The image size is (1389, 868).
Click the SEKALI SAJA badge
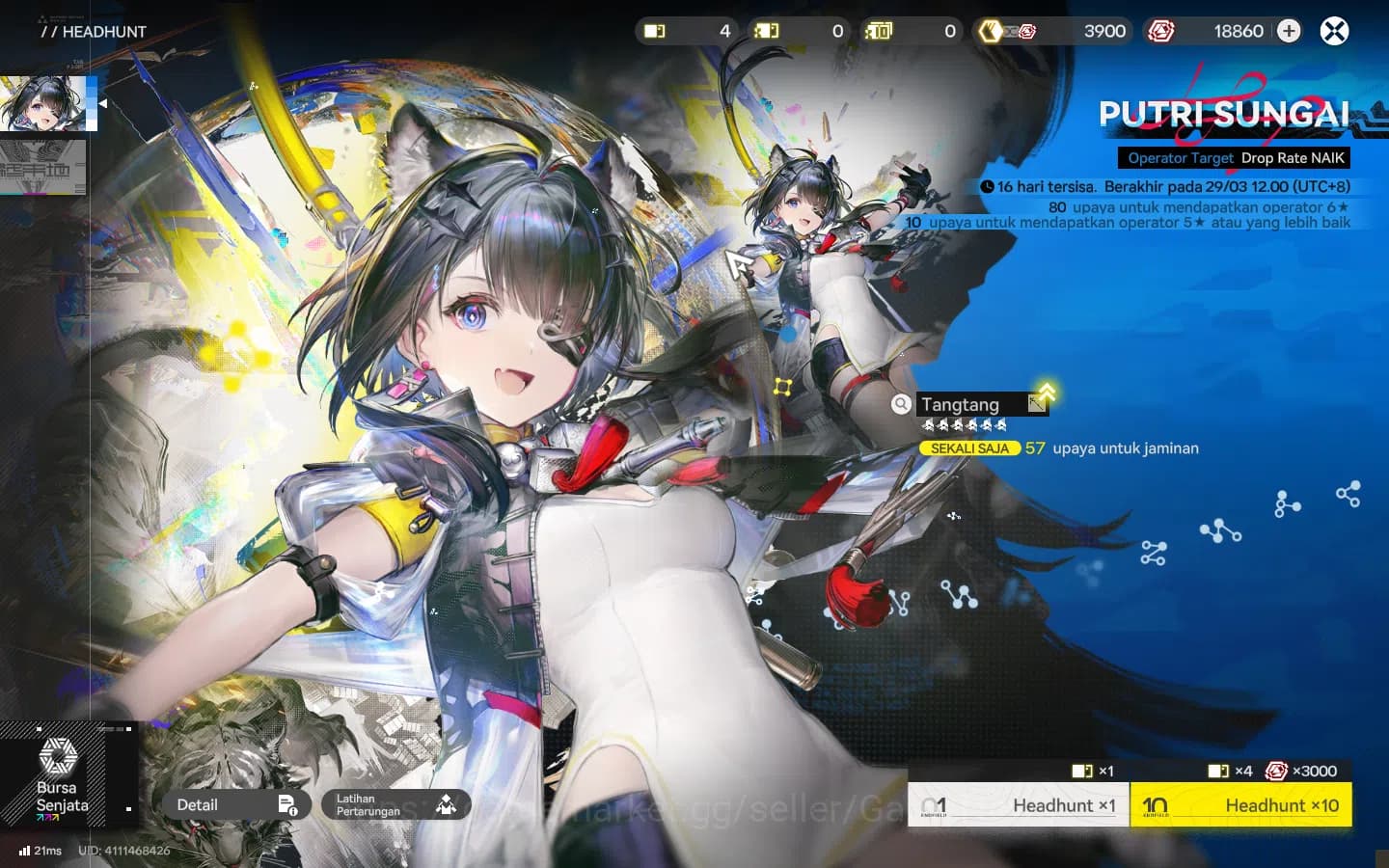point(967,448)
